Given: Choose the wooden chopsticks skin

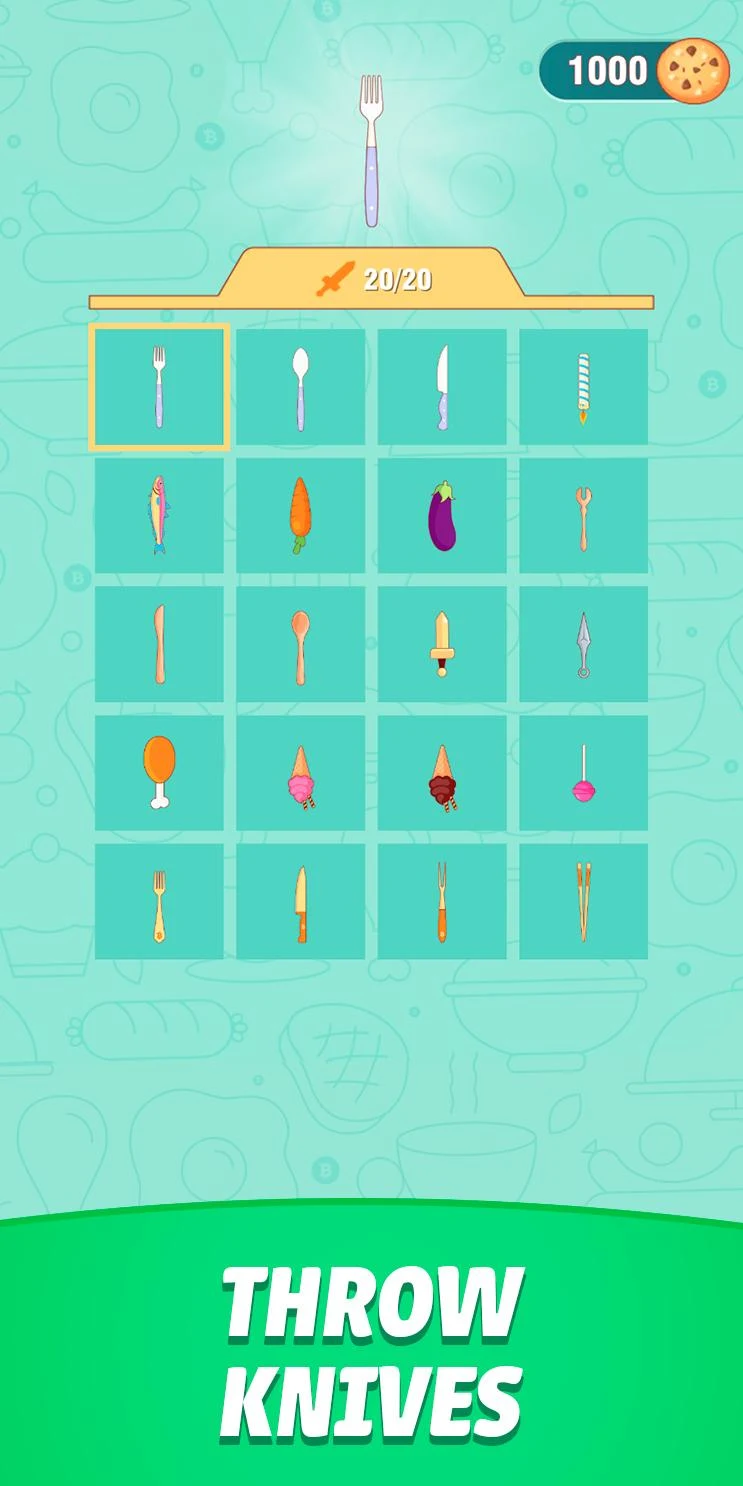Looking at the screenshot, I should [583, 901].
